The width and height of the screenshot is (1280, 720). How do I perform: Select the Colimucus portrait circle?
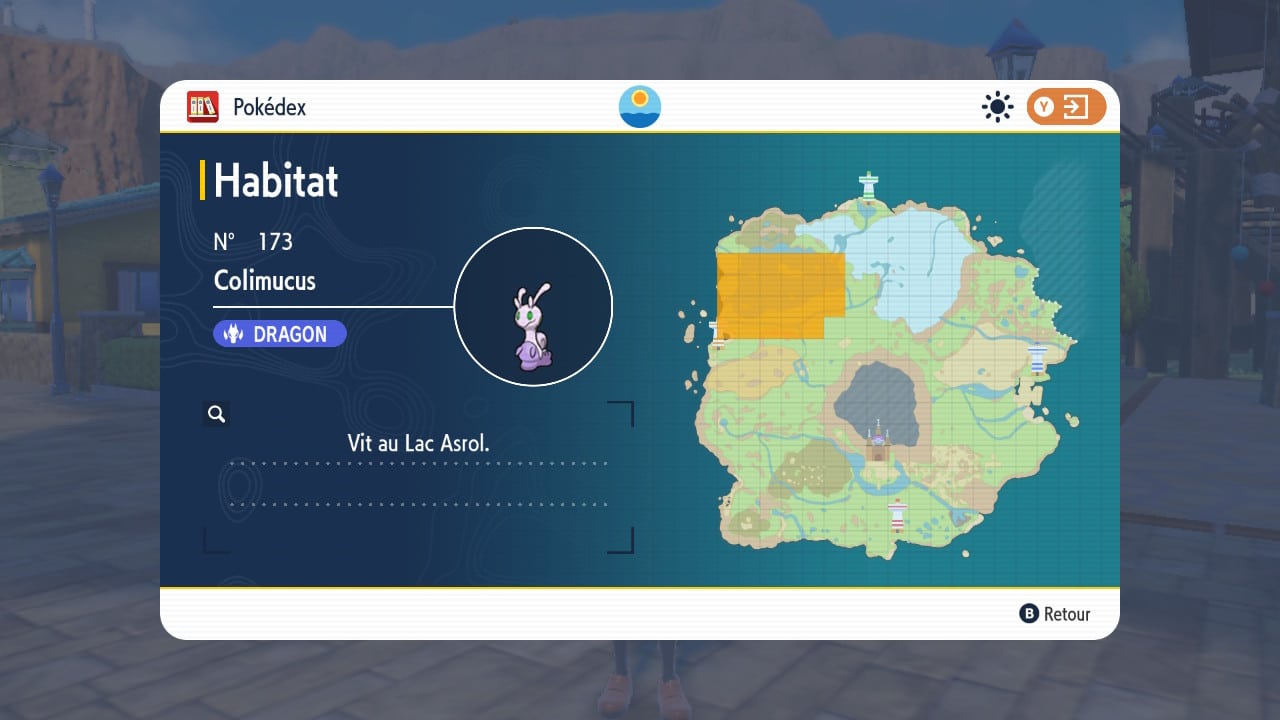[533, 307]
